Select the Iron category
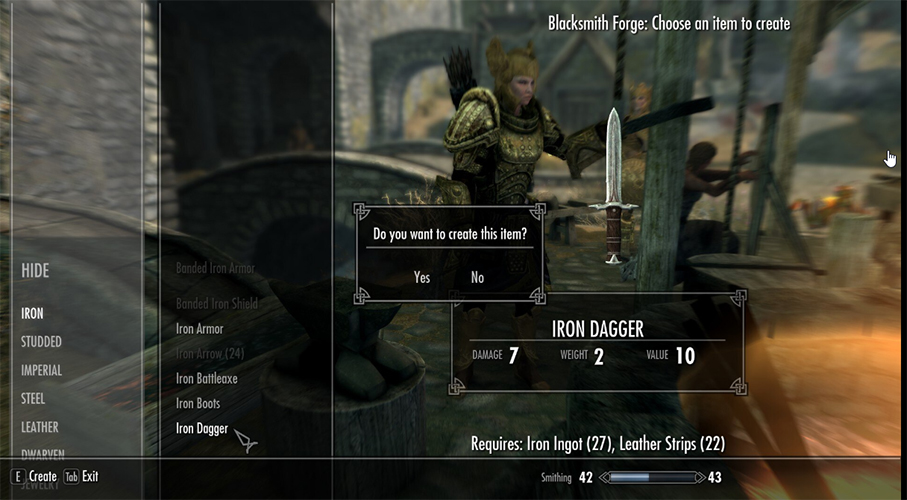Image resolution: width=907 pixels, height=500 pixels. (x=33, y=313)
